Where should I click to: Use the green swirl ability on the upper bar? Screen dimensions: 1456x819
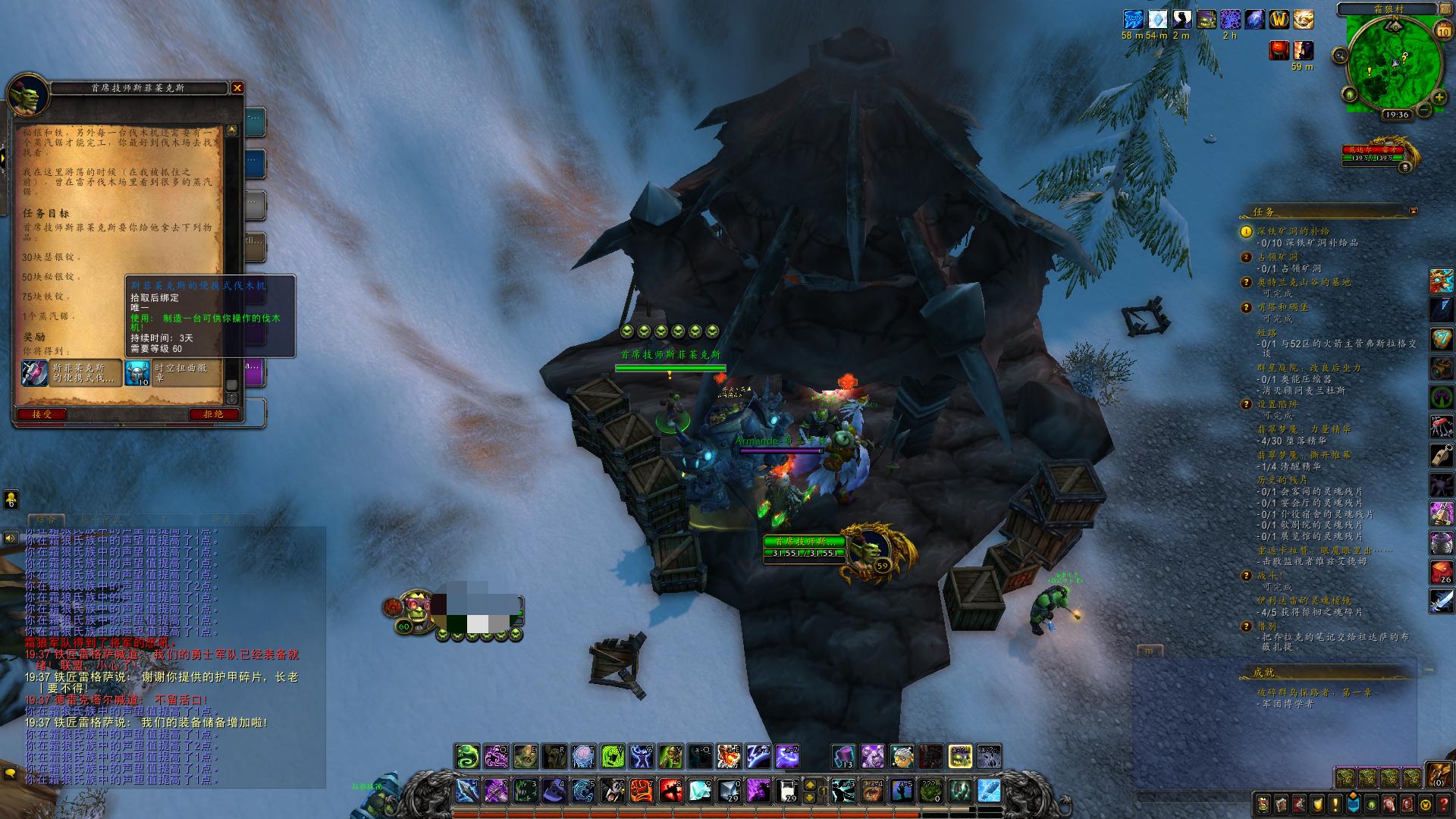(467, 756)
